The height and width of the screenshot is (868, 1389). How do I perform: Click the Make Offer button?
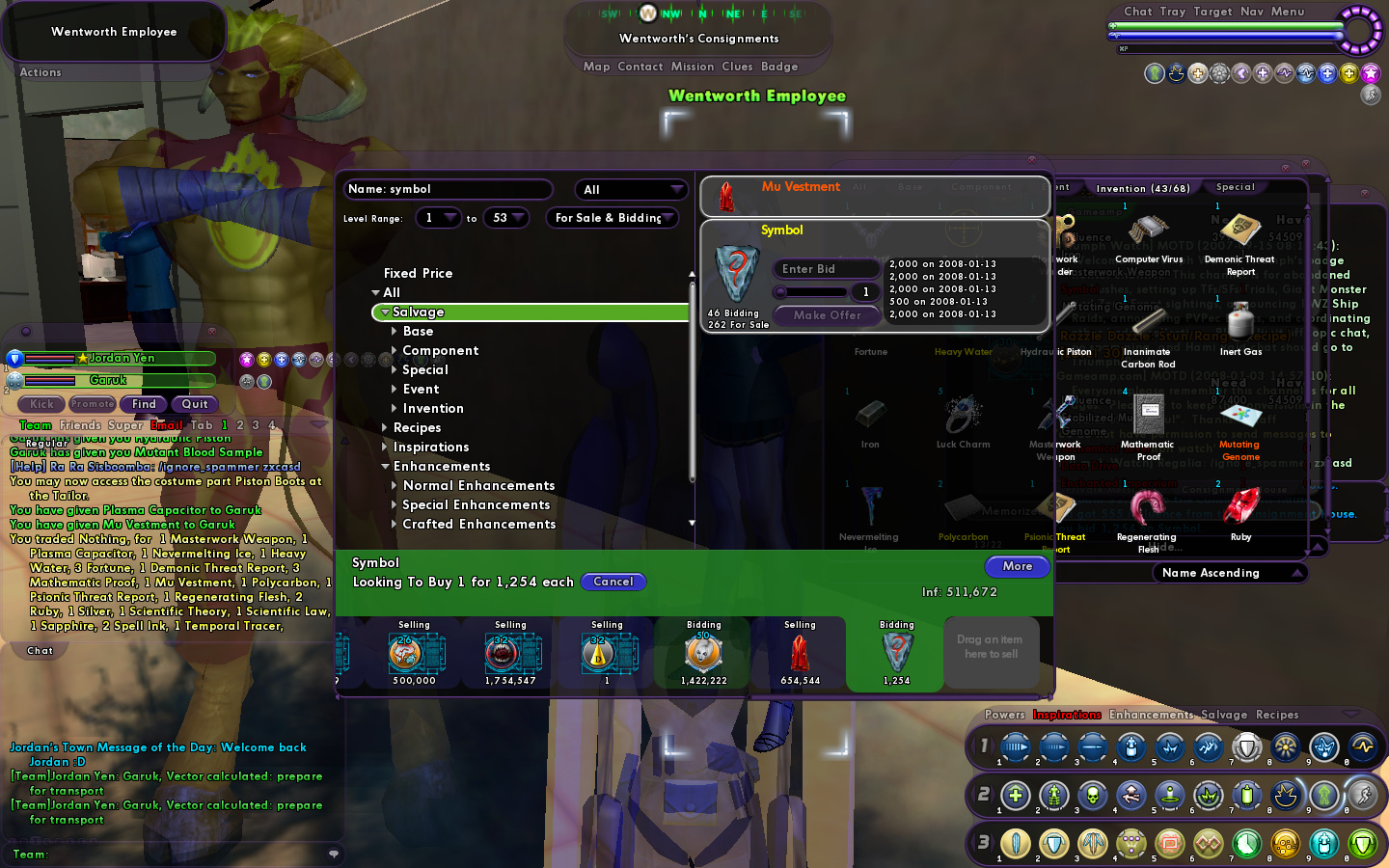pyautogui.click(x=827, y=315)
